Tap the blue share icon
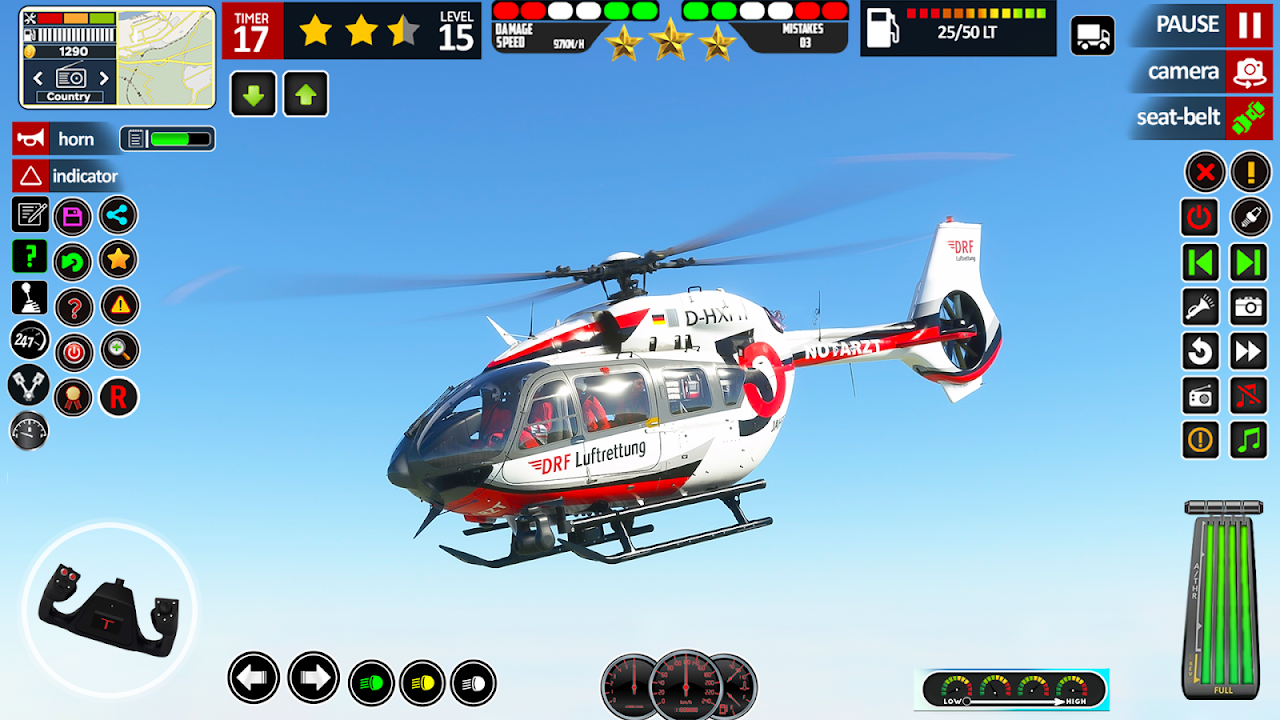 119,216
